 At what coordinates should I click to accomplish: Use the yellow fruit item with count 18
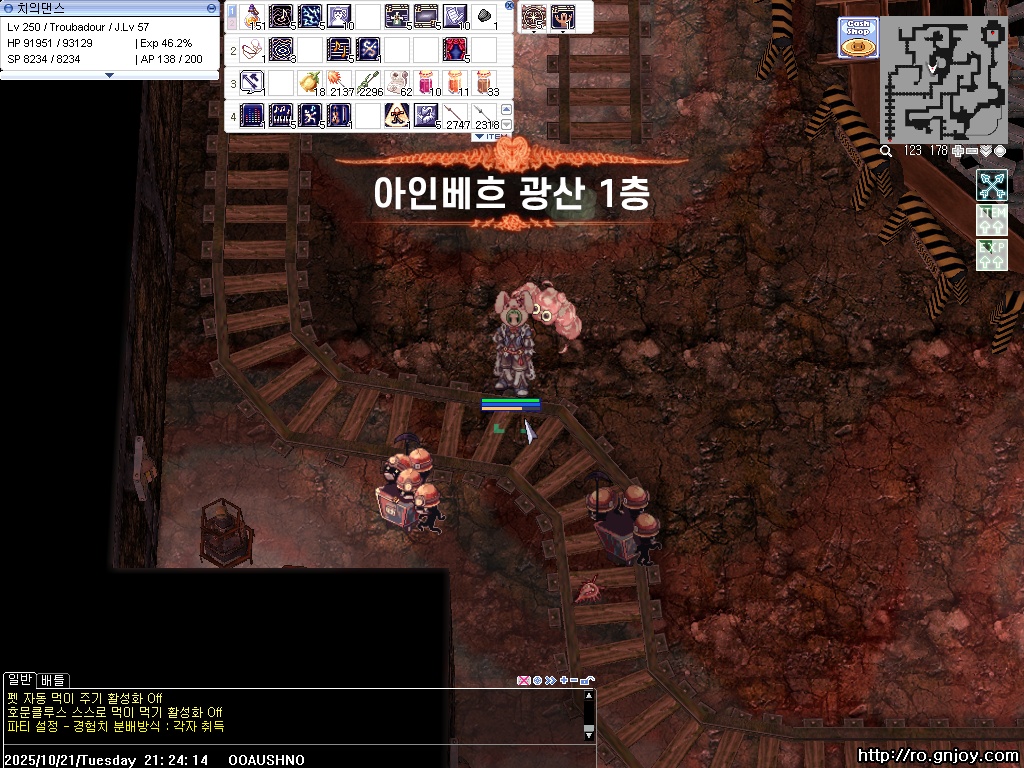click(x=310, y=82)
